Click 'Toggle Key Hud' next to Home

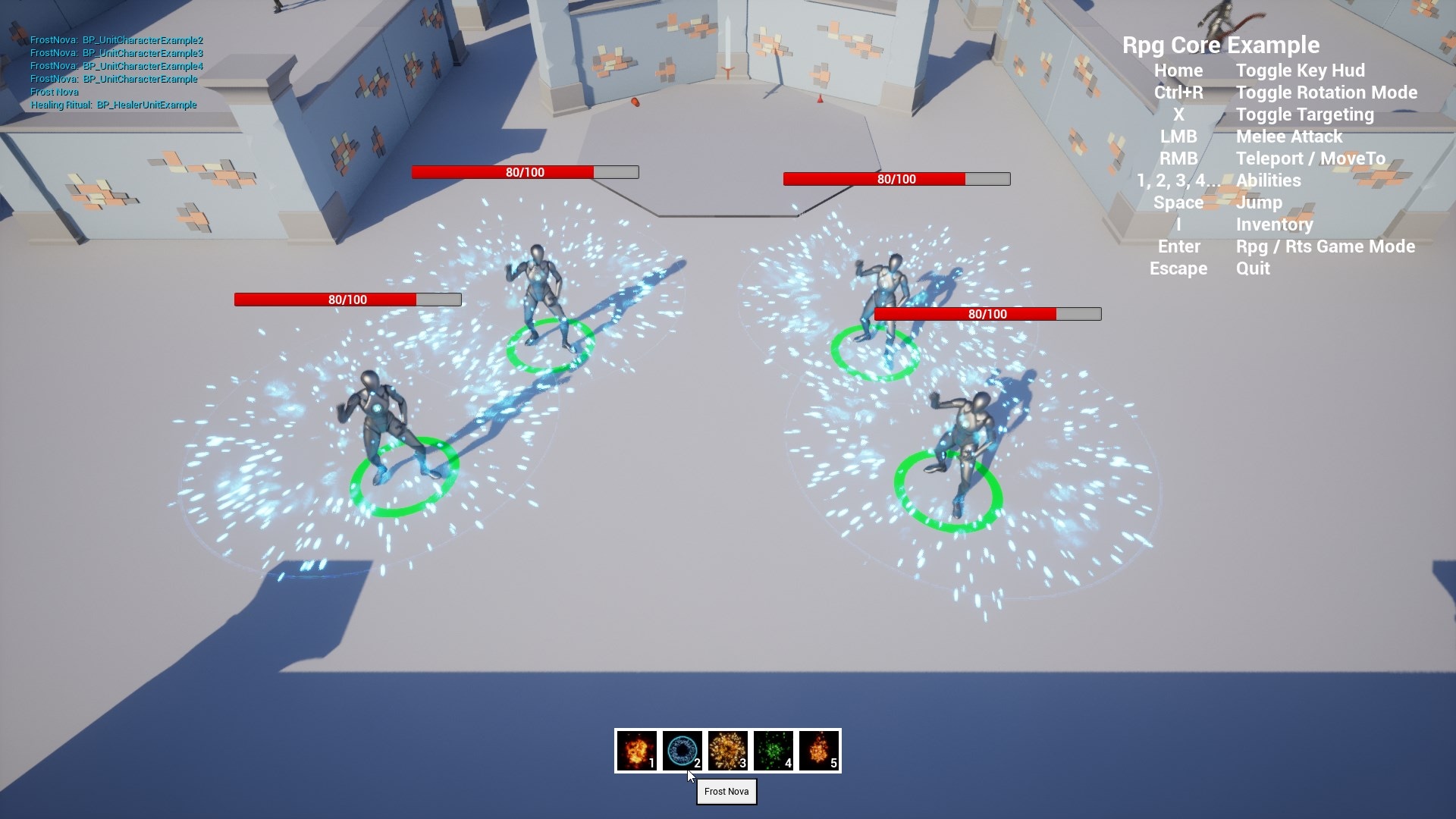[1300, 71]
